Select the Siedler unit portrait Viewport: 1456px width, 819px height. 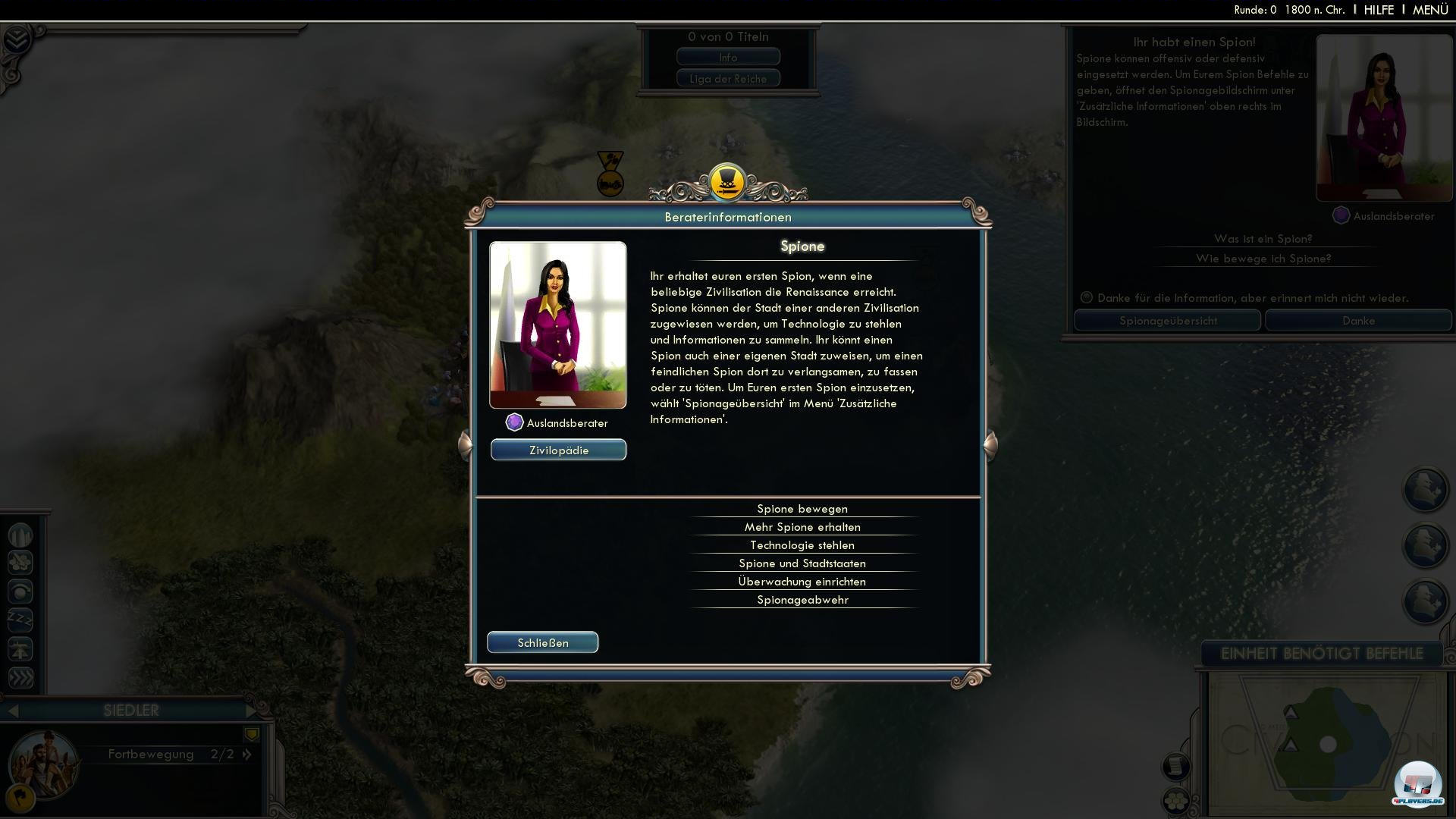tap(43, 762)
